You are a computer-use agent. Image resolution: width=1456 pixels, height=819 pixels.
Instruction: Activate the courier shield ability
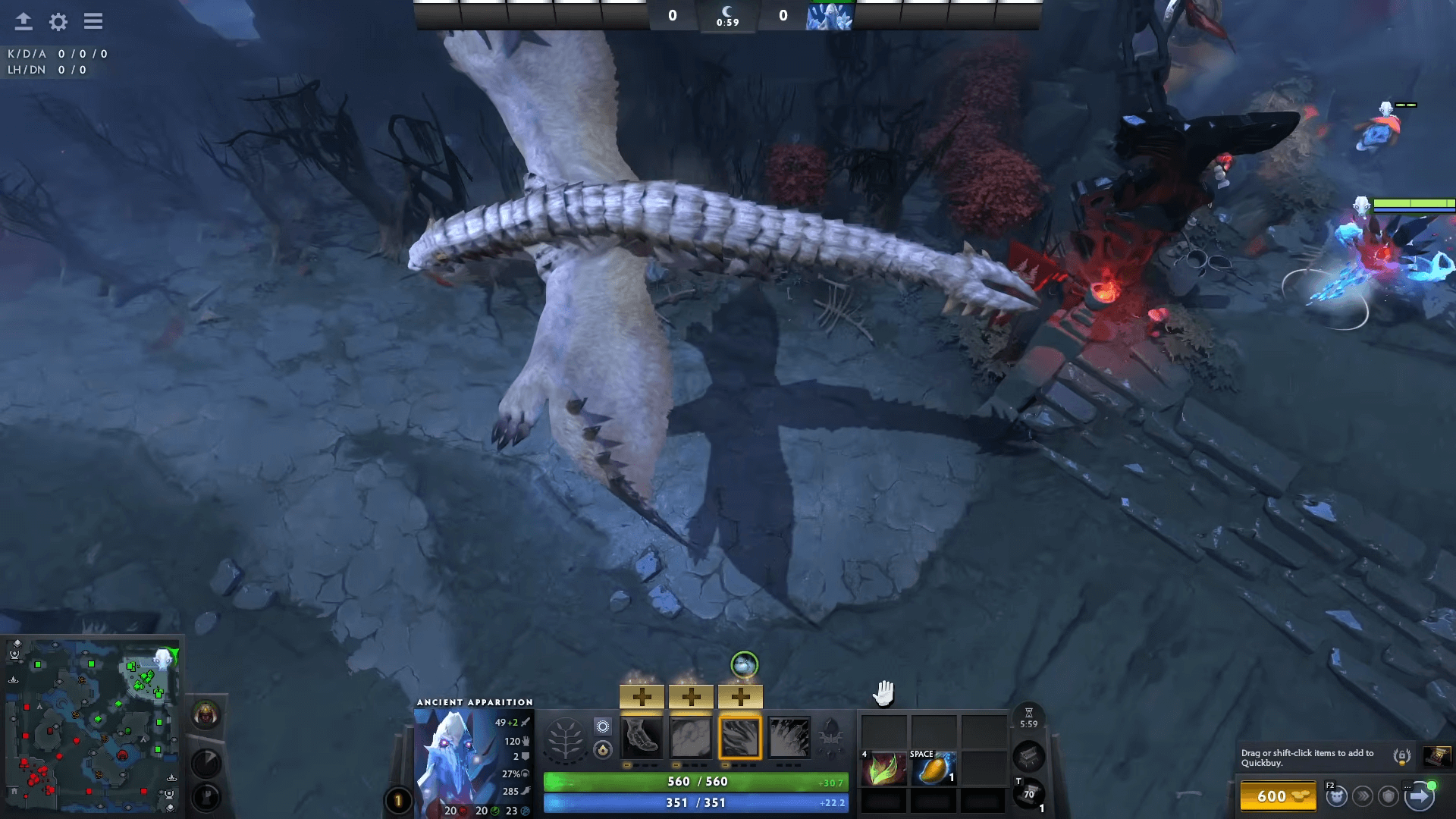point(1389,796)
